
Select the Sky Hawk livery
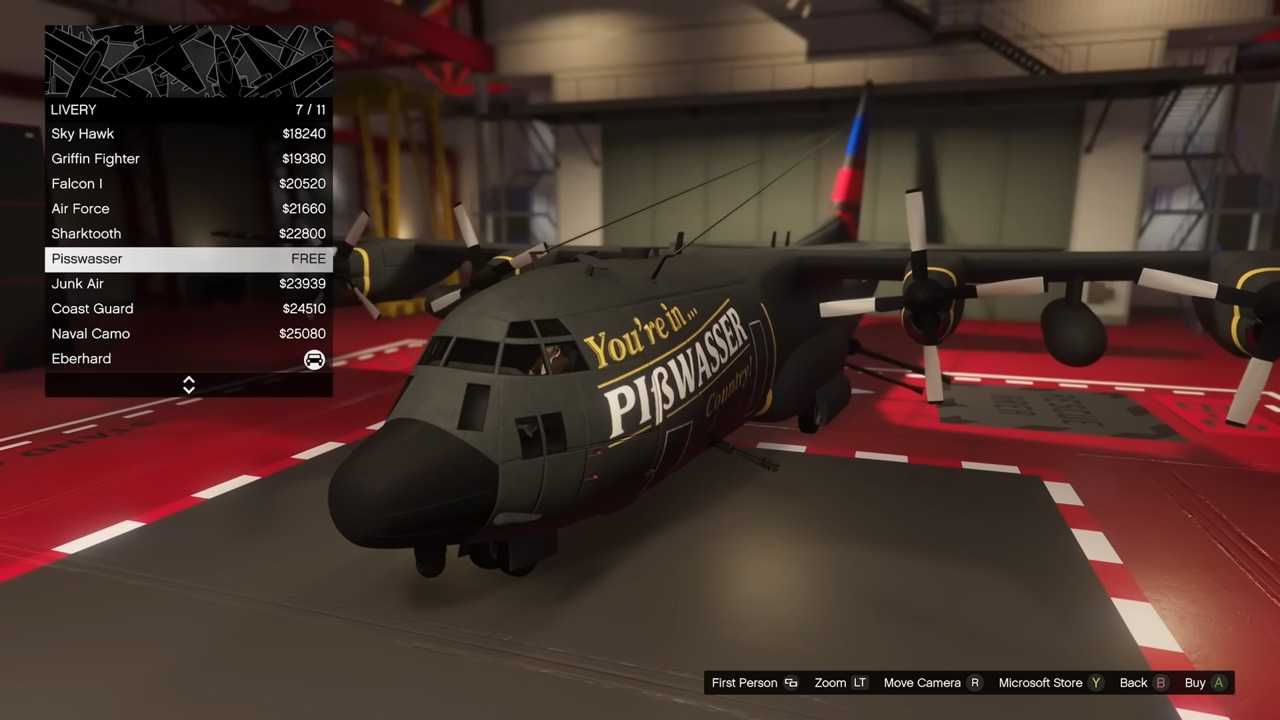(x=188, y=134)
